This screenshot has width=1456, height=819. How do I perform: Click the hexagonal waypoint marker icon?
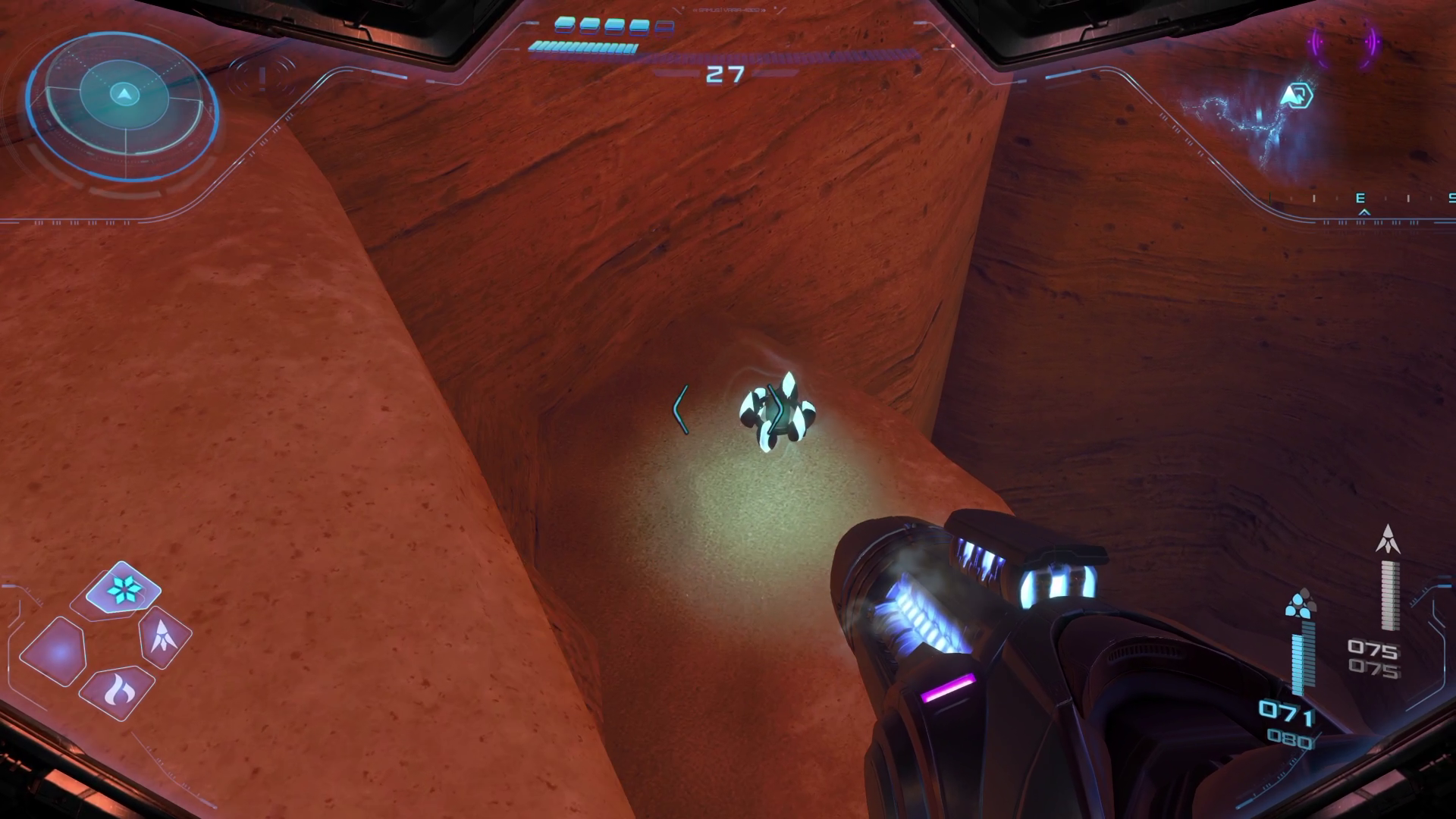[x=1296, y=96]
